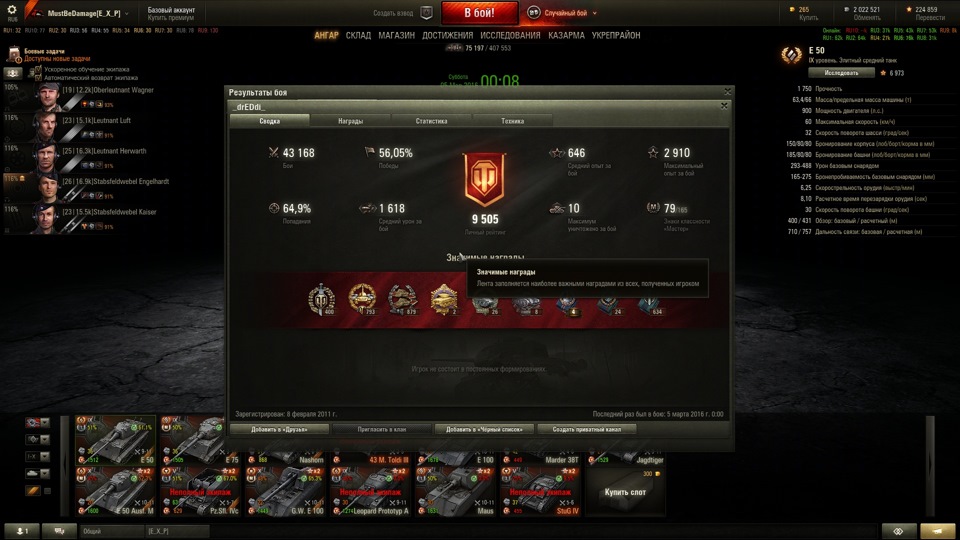Close the Результаты боя window
This screenshot has width=960, height=540.
pyautogui.click(x=728, y=91)
